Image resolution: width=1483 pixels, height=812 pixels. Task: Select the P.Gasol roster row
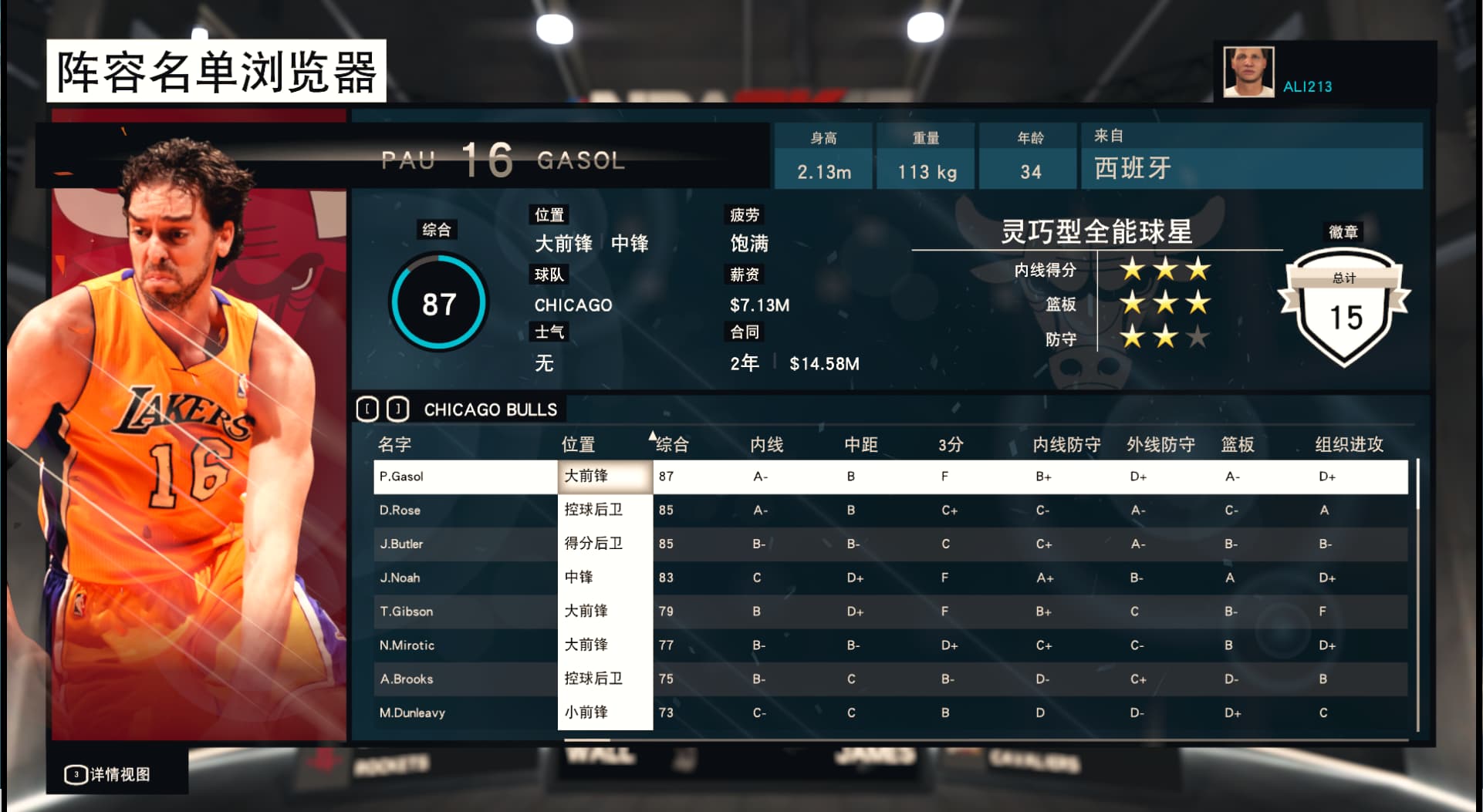point(401,477)
